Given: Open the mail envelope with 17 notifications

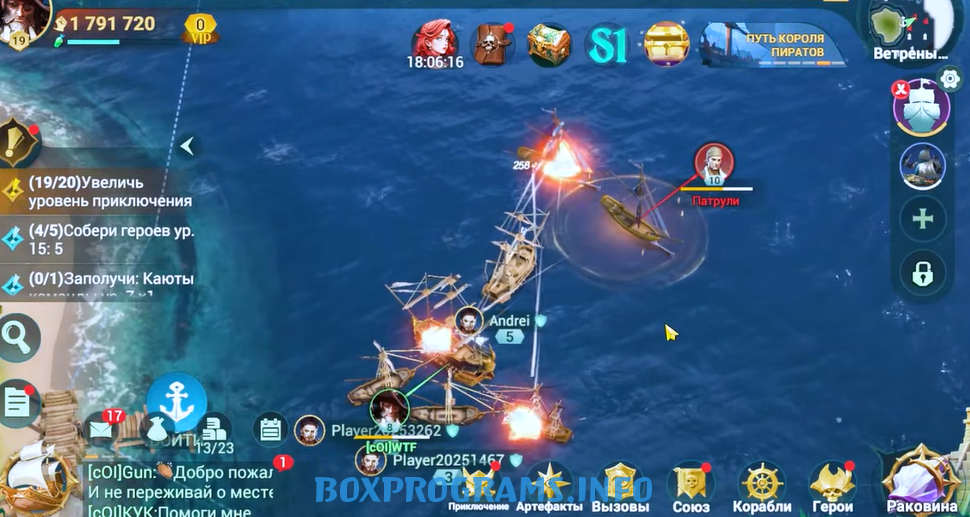Looking at the screenshot, I should pyautogui.click(x=100, y=428).
